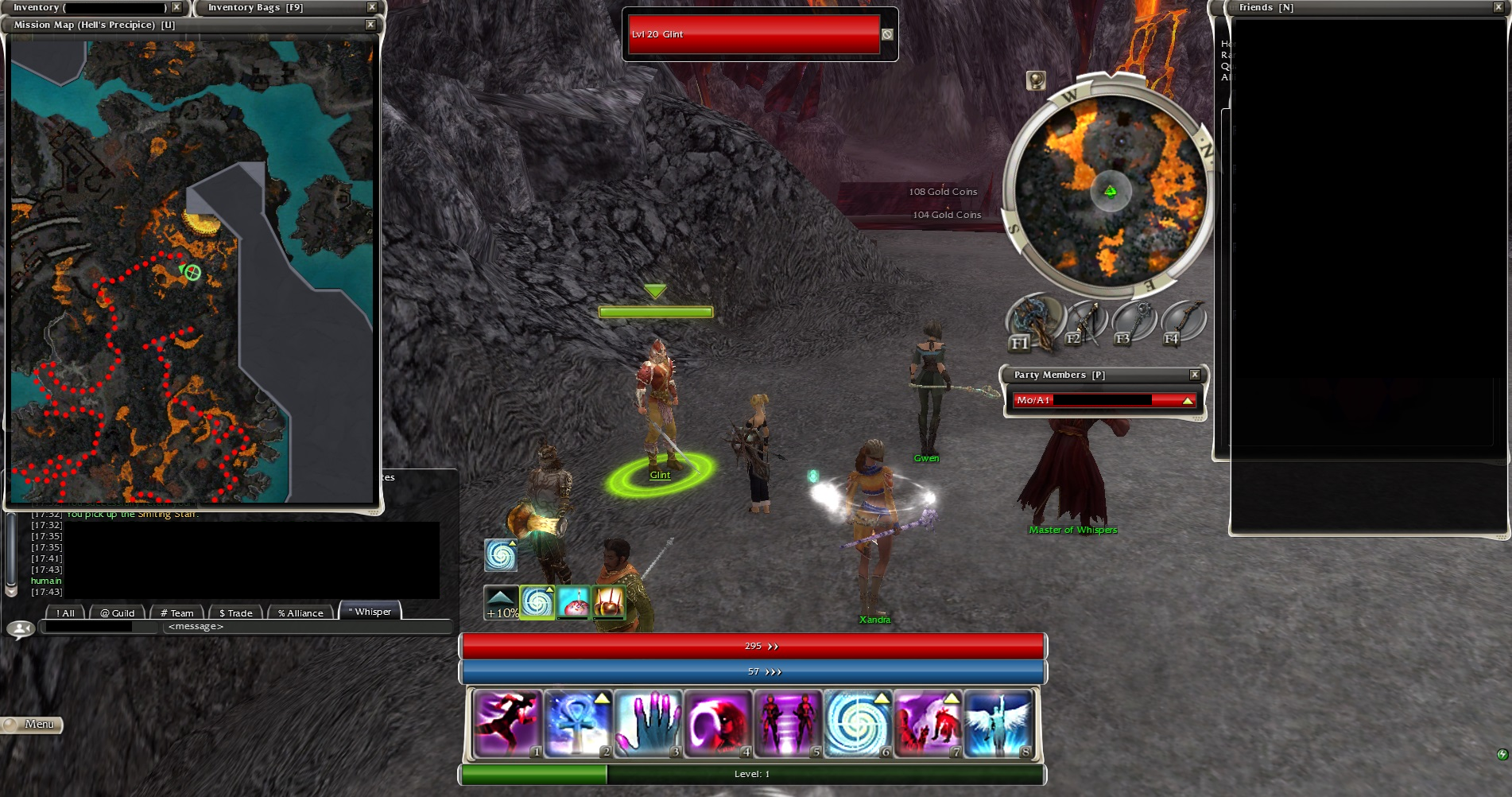This screenshot has width=1512, height=797.
Task: Close the Friends list window
Action: coord(1498,7)
